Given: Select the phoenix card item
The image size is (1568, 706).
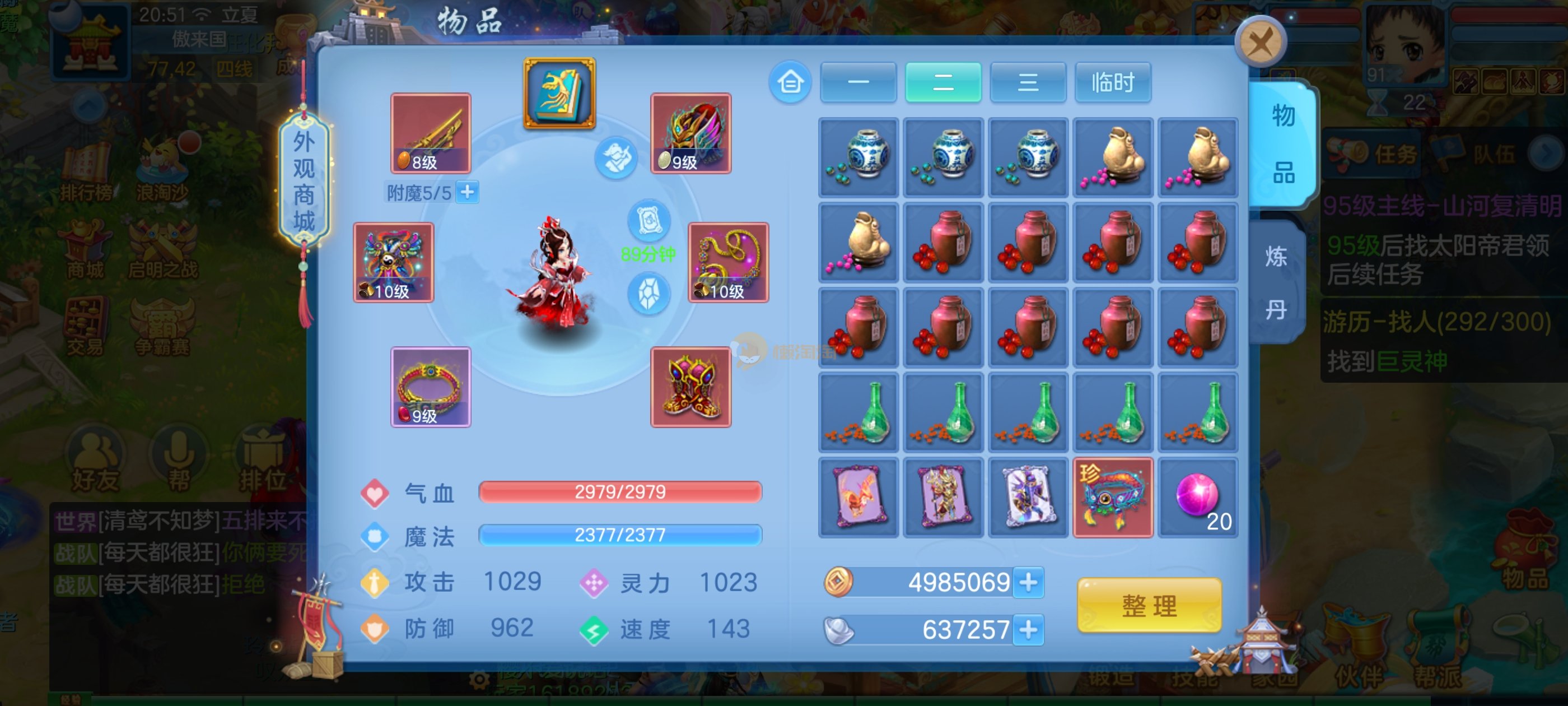Looking at the screenshot, I should pyautogui.click(x=858, y=498).
